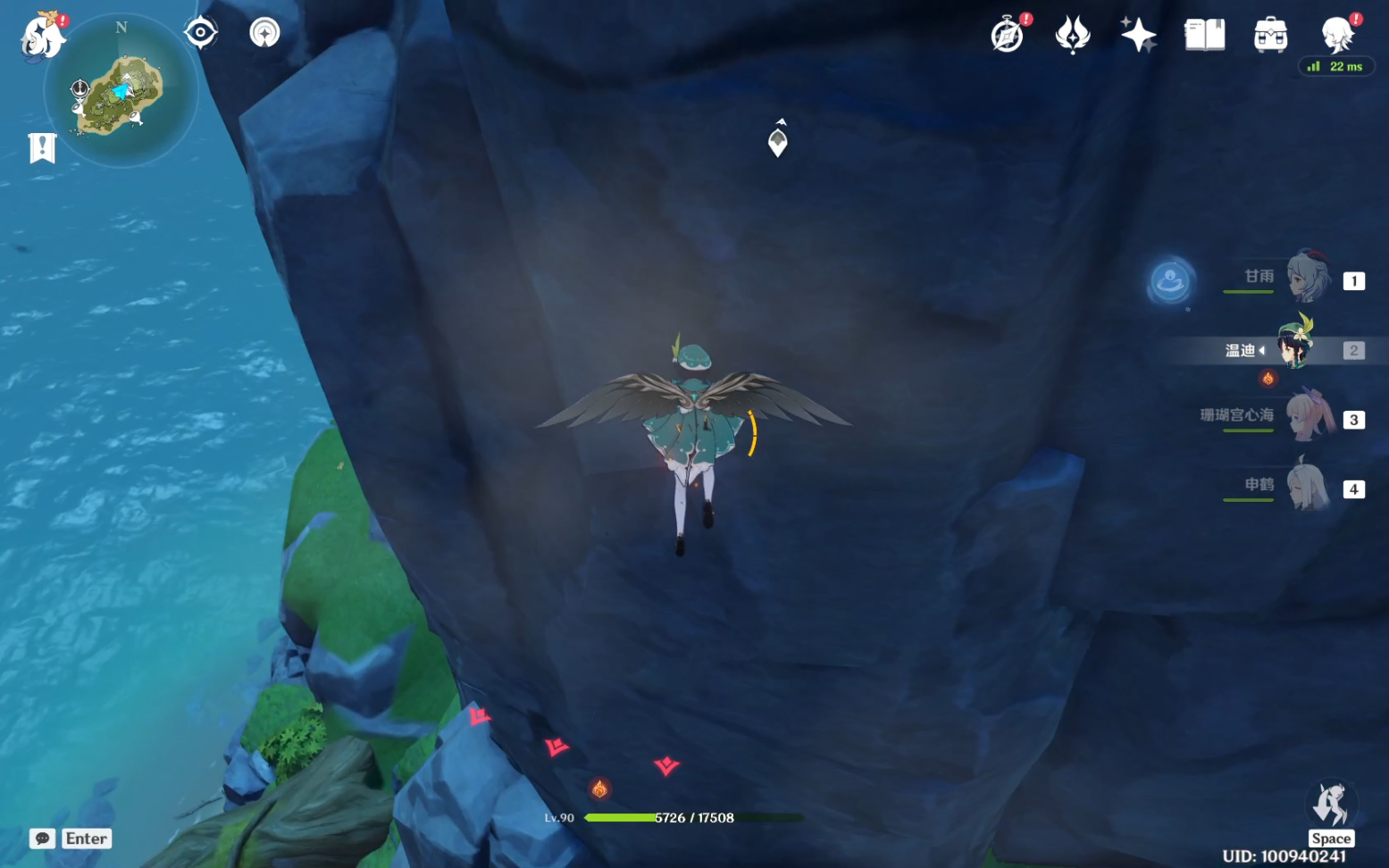Click the jump action icon

1330,804
